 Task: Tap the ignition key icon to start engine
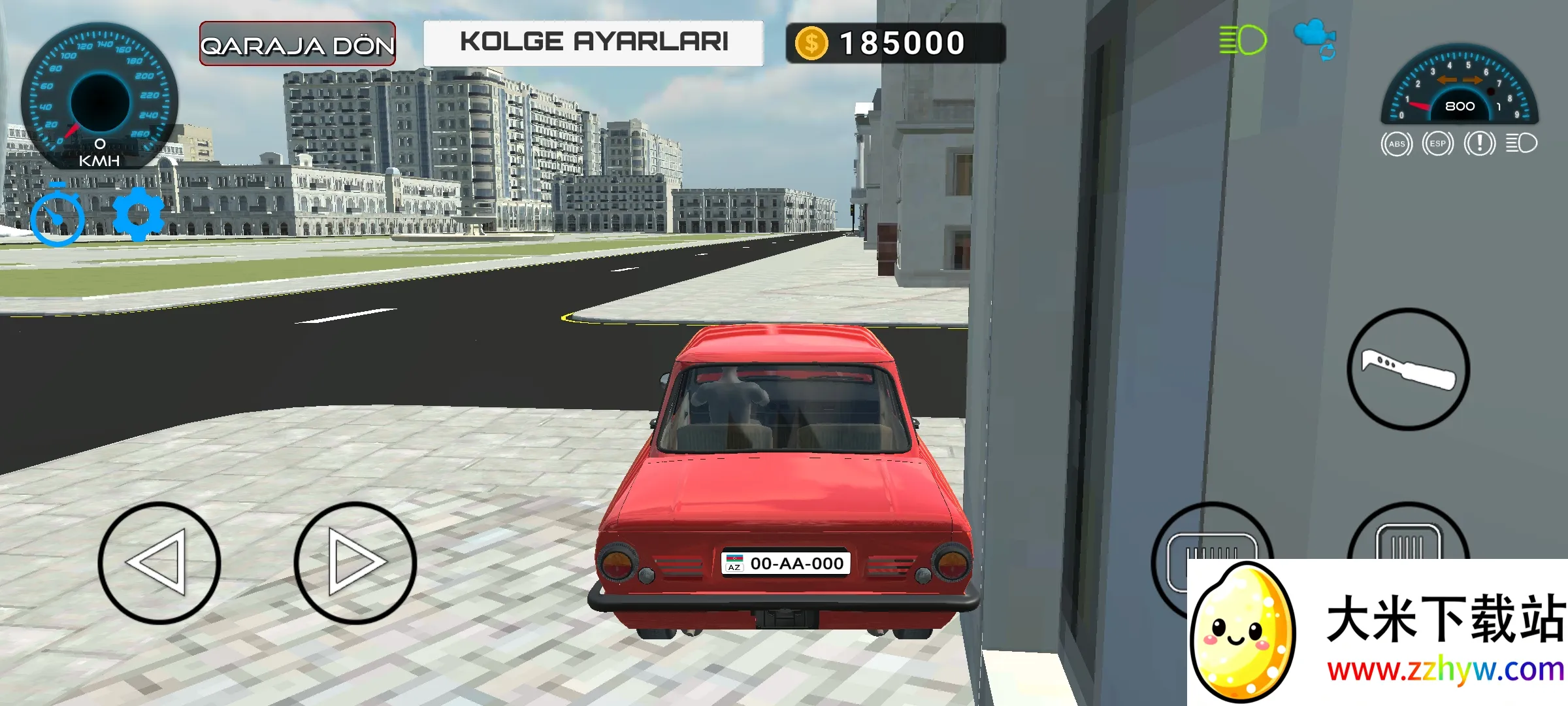coord(1409,371)
